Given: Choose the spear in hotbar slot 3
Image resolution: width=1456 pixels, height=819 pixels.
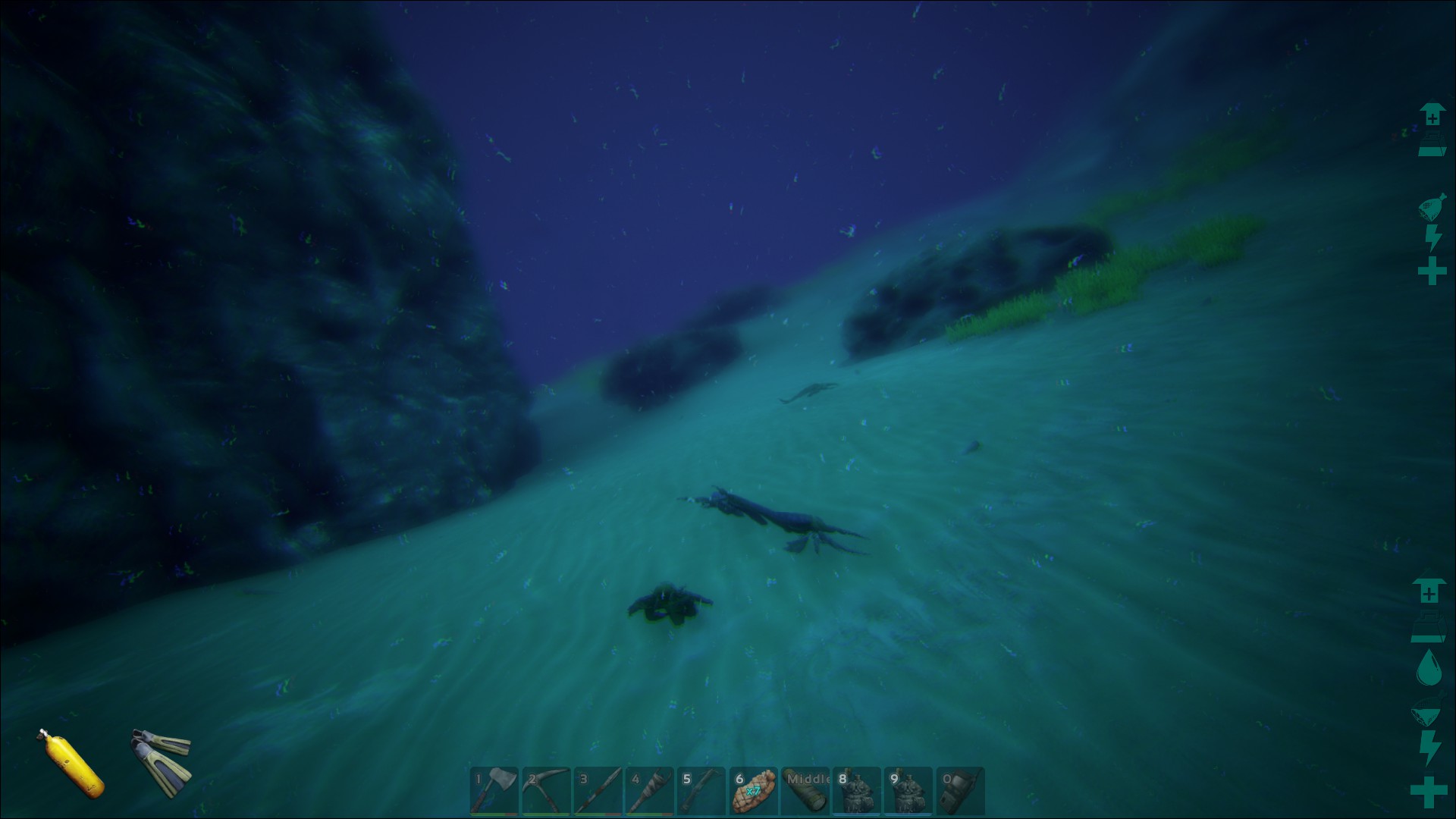Looking at the screenshot, I should (598, 791).
